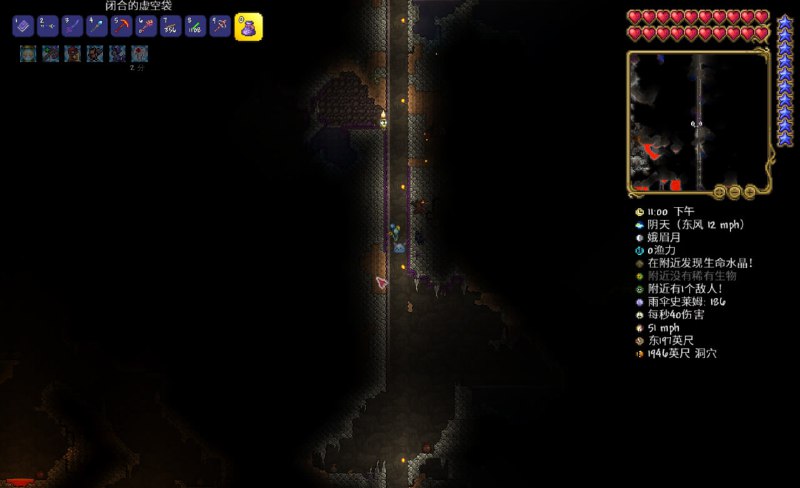800x488 pixels.
Task: Zoom out the minimap with minus button
Action: pos(734,191)
